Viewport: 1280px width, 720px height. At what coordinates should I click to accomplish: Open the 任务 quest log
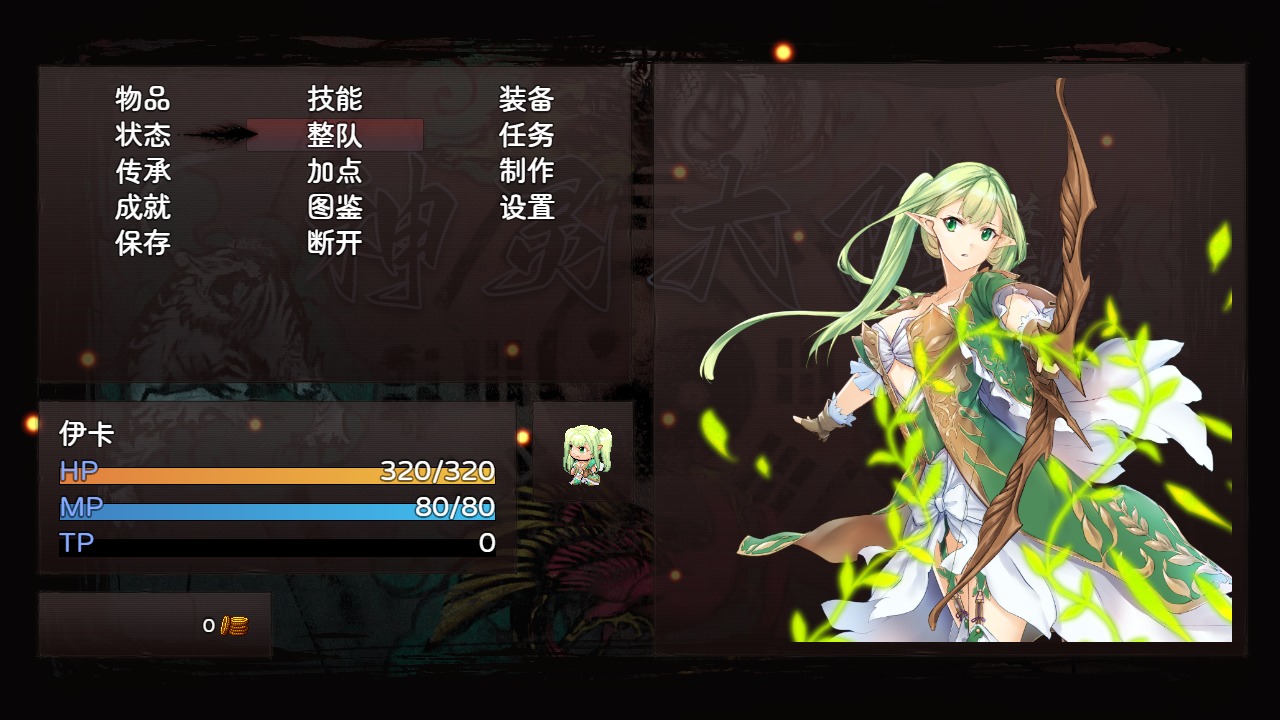527,135
